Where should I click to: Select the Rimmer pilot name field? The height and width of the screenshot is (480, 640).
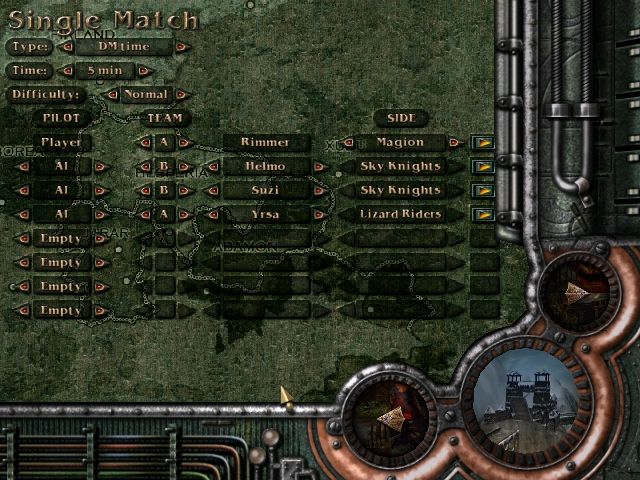[265, 143]
